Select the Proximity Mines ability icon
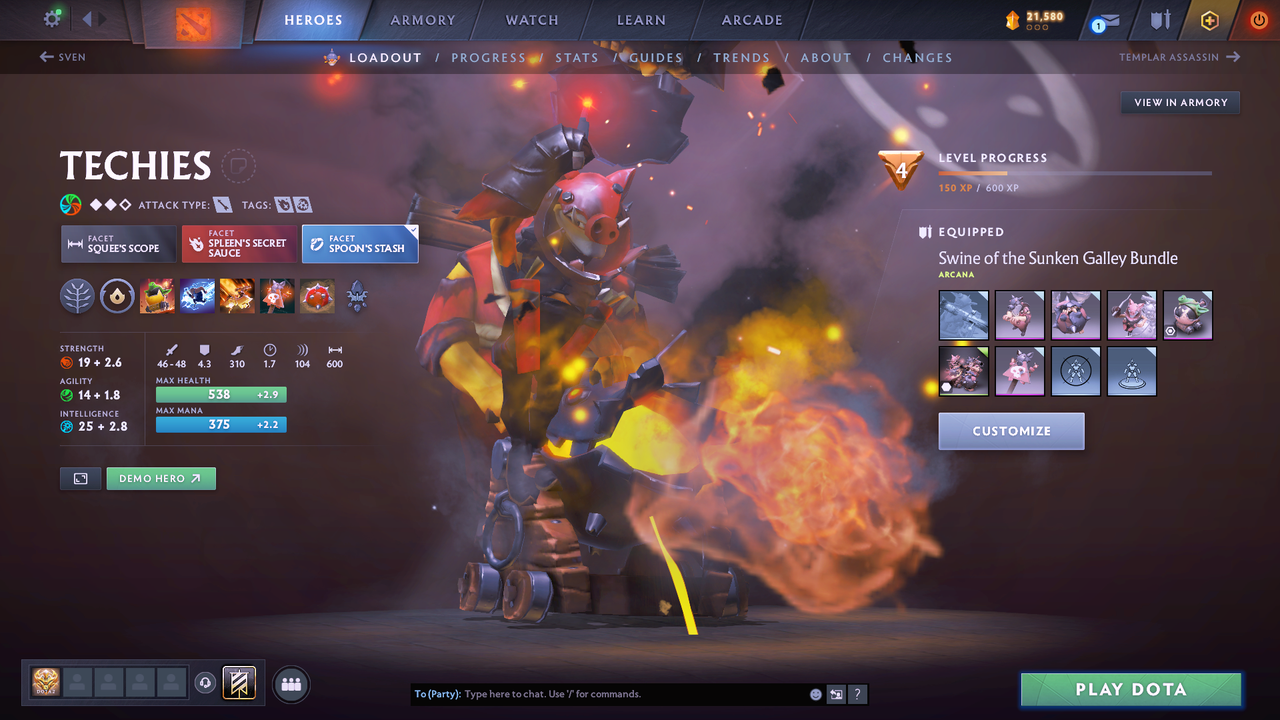This screenshot has height=720, width=1280. (x=317, y=295)
